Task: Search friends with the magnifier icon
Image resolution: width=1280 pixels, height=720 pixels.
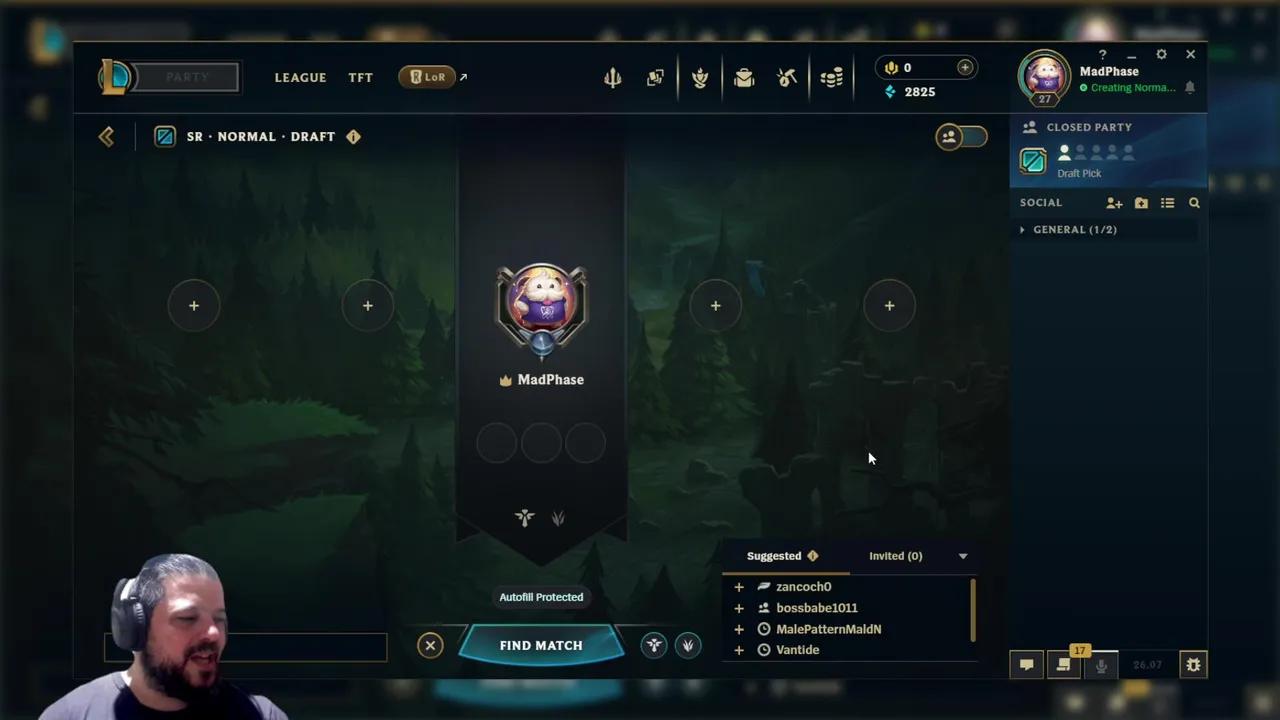Action: pyautogui.click(x=1194, y=202)
